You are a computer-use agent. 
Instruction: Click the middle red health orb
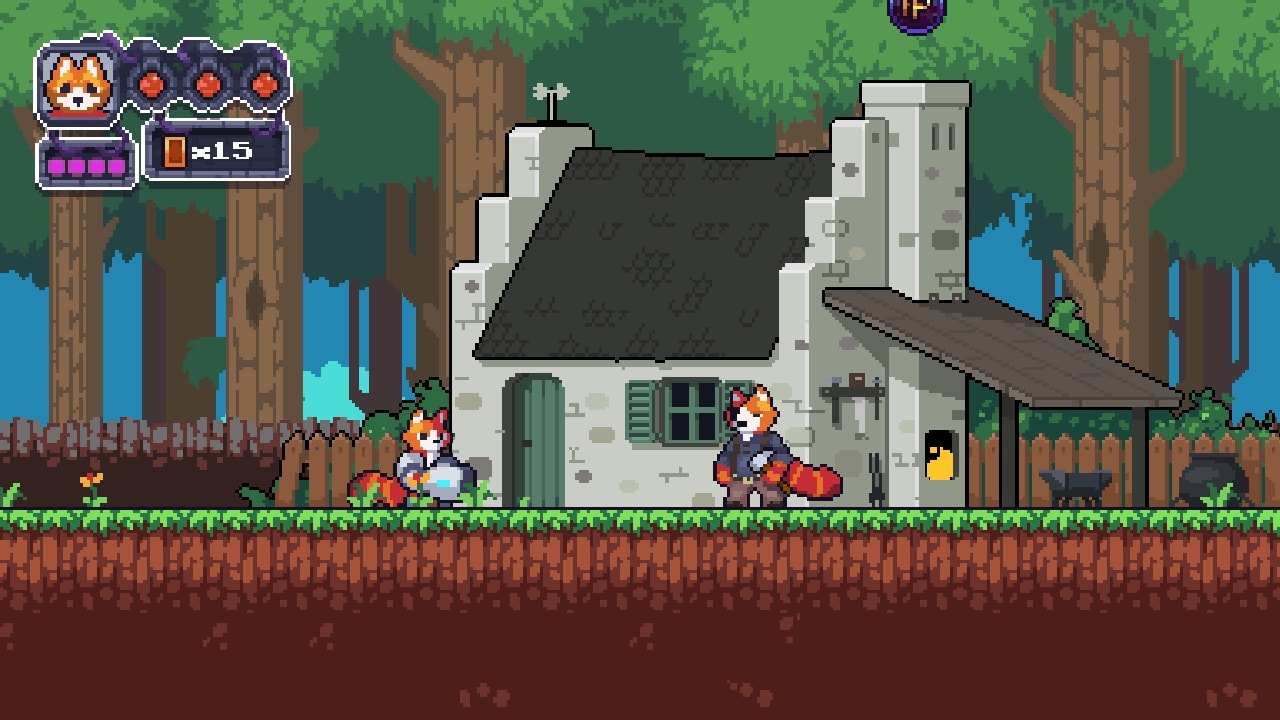[x=208, y=84]
